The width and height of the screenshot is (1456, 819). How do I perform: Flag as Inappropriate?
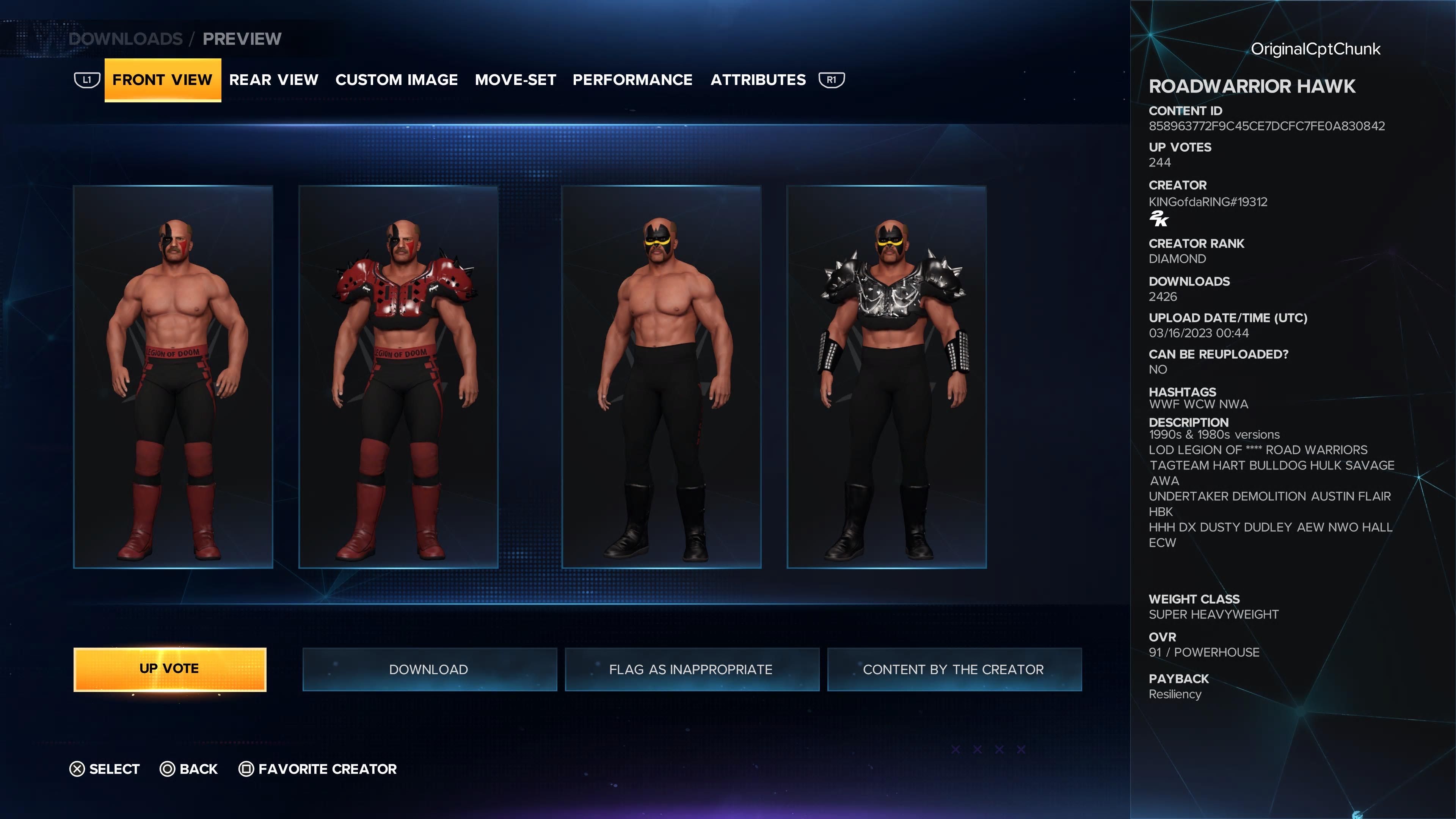pyautogui.click(x=691, y=669)
